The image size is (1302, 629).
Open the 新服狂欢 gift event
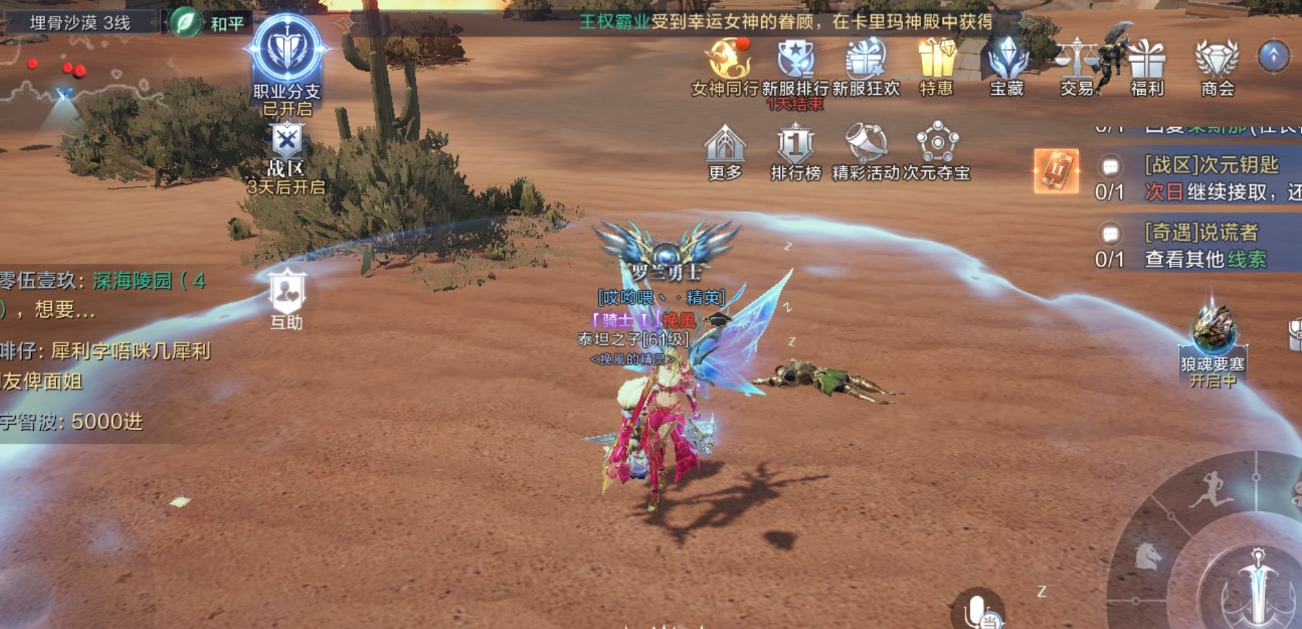865,60
